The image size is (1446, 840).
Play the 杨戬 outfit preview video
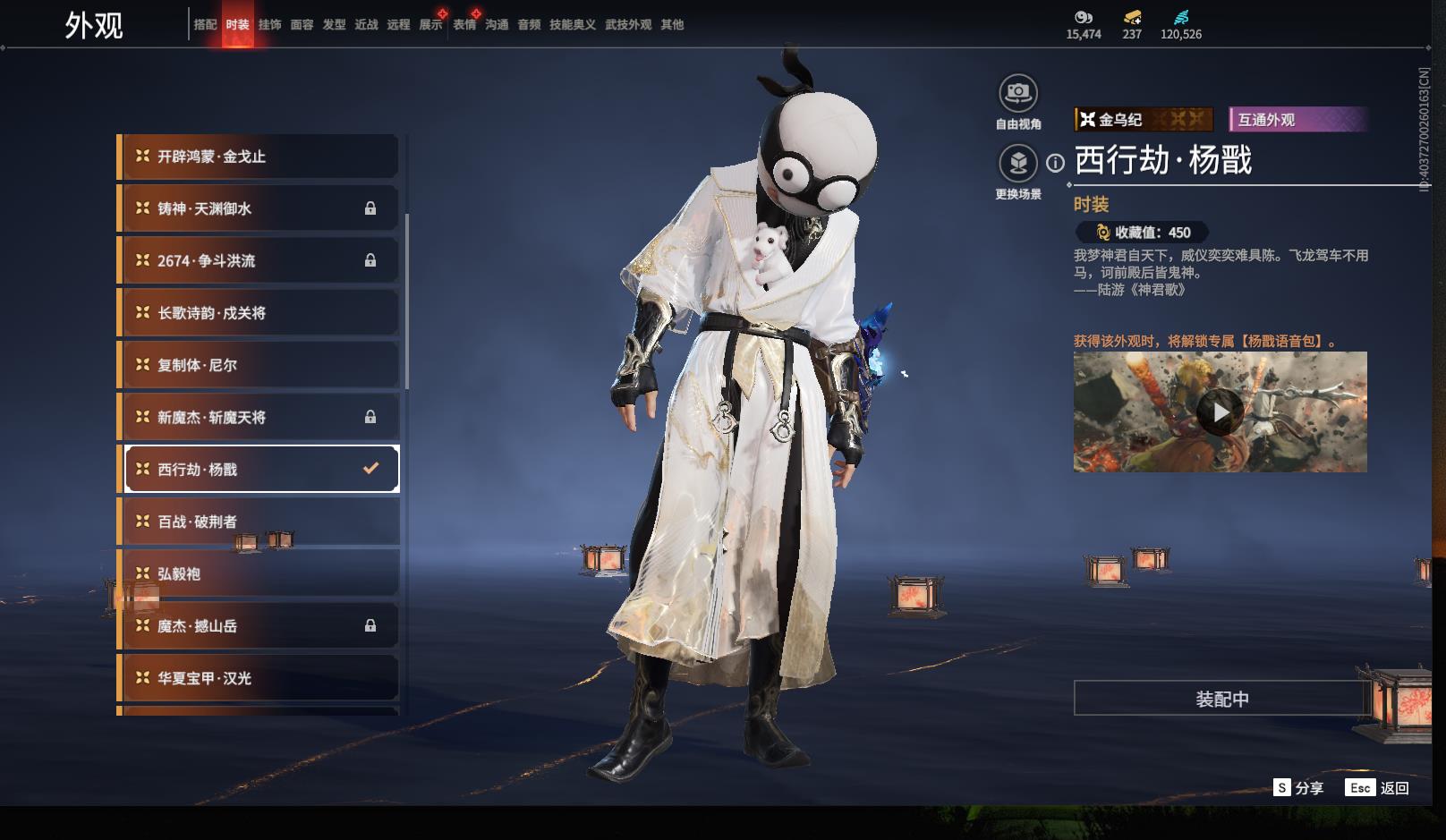point(1220,412)
